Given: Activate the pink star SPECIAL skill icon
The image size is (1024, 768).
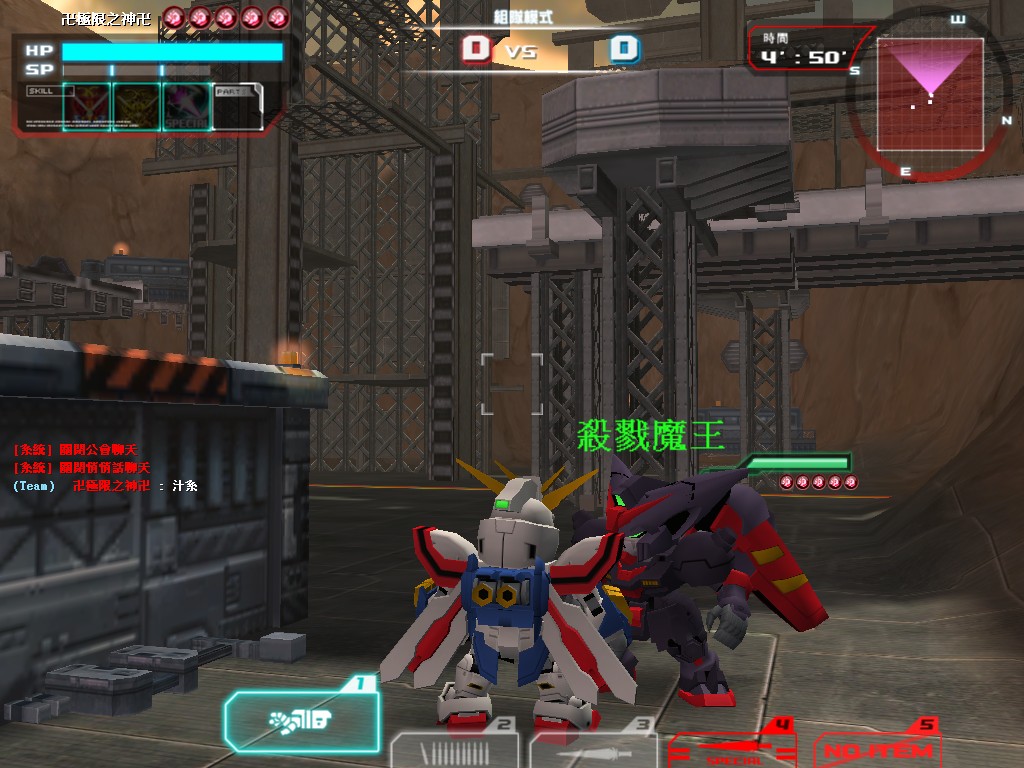Looking at the screenshot, I should click(186, 106).
